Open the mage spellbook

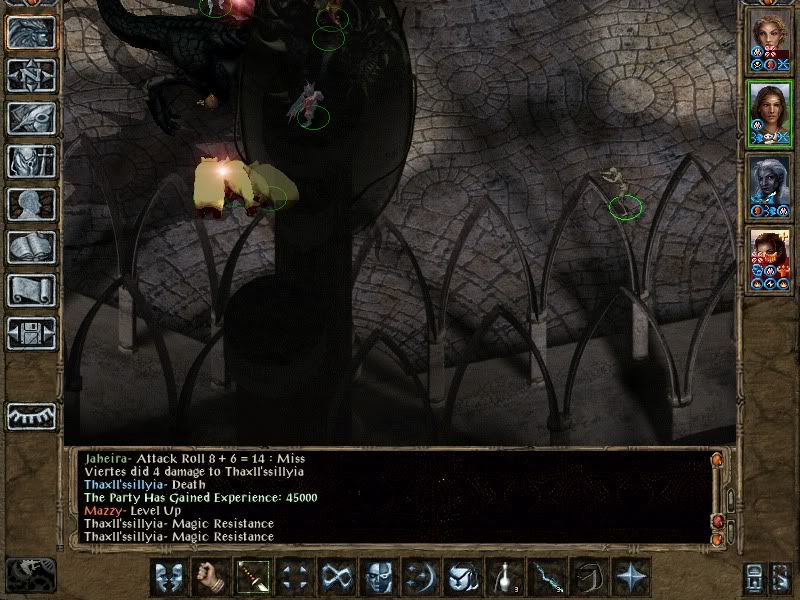[x=31, y=247]
